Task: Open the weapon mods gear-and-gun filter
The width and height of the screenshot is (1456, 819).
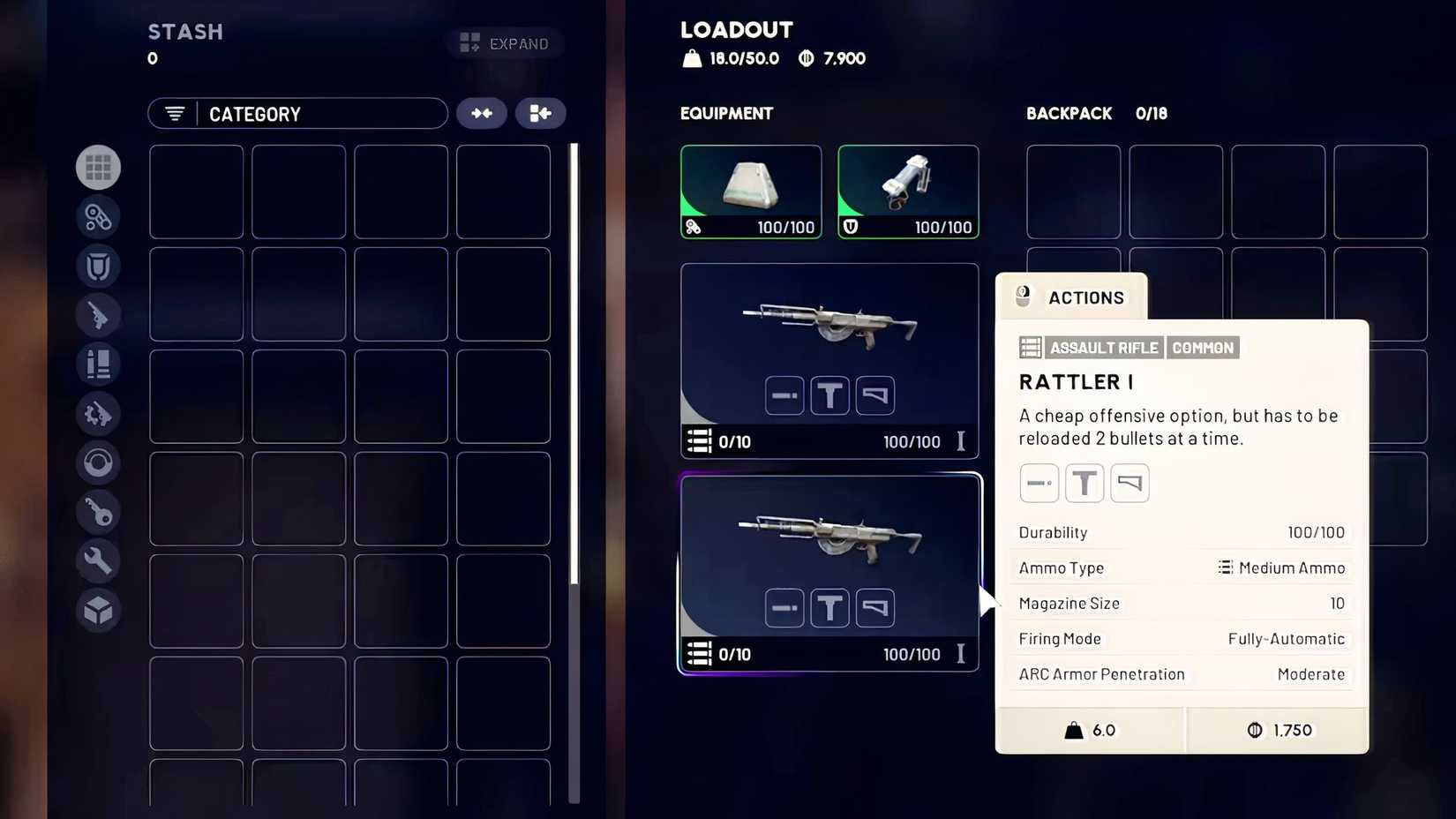Action: pyautogui.click(x=98, y=413)
